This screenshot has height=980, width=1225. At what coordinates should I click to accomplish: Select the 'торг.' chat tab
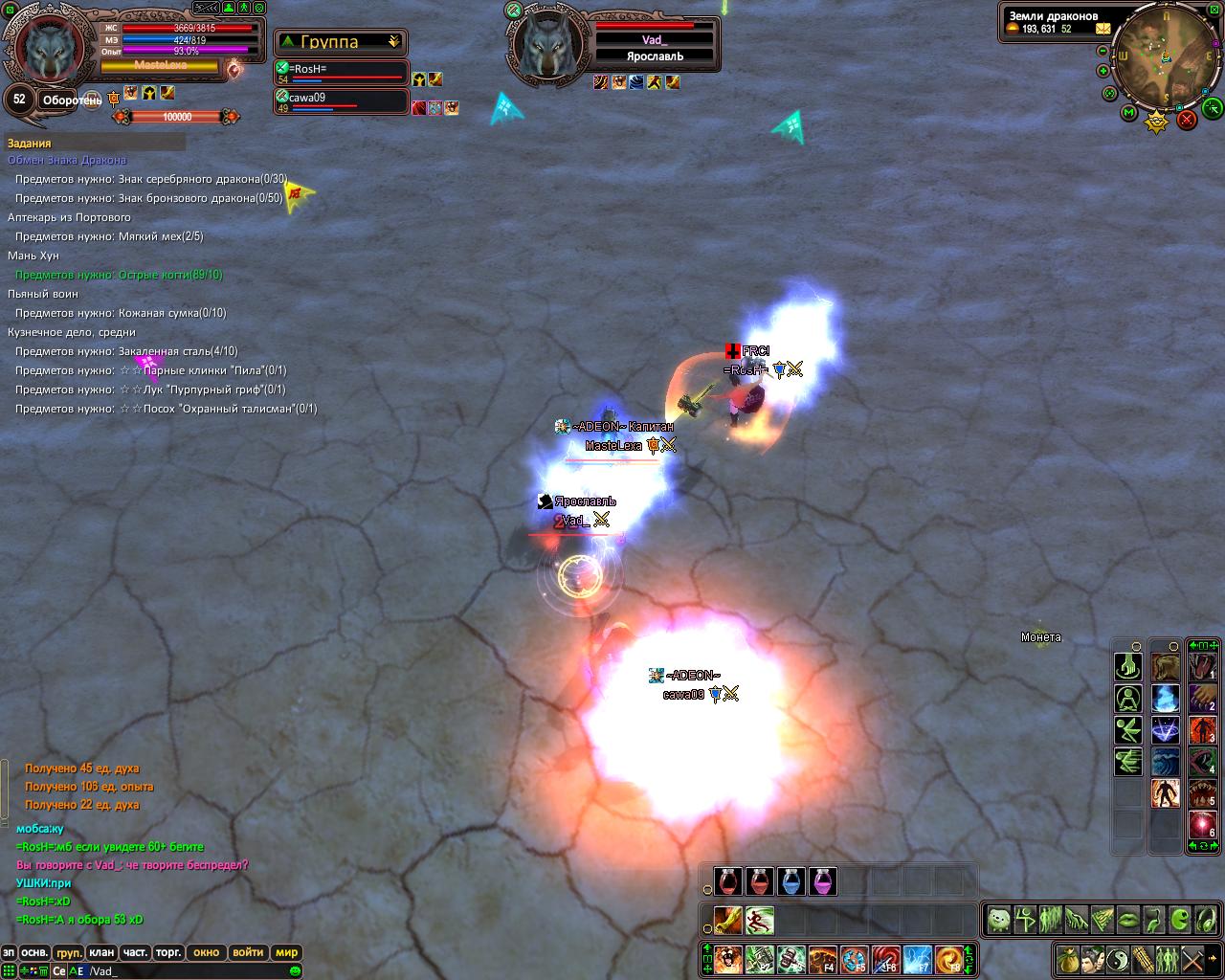169,952
